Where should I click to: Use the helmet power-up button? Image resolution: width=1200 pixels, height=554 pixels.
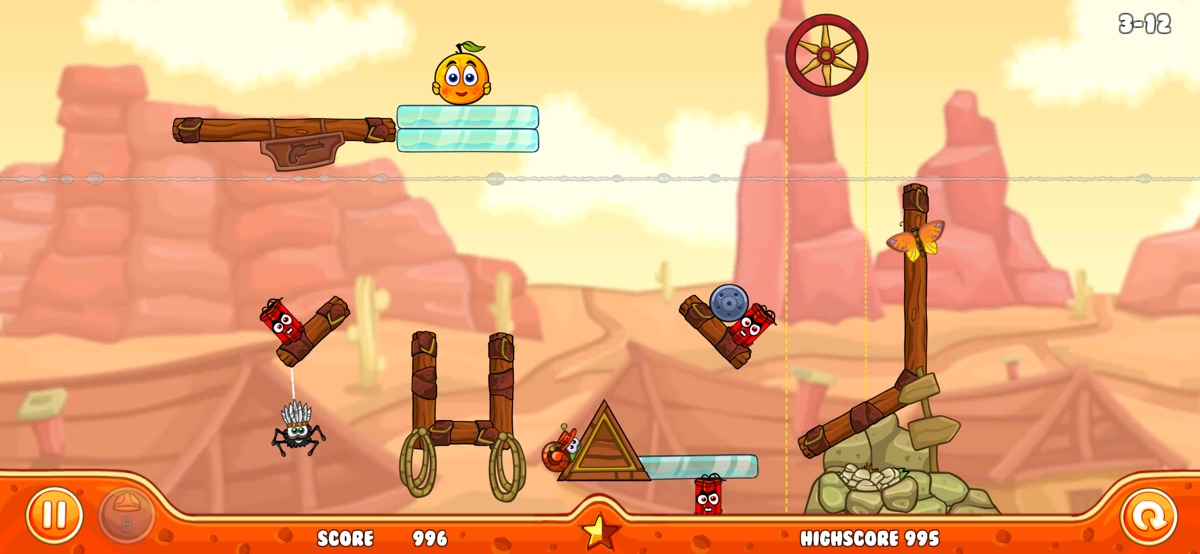coord(126,515)
